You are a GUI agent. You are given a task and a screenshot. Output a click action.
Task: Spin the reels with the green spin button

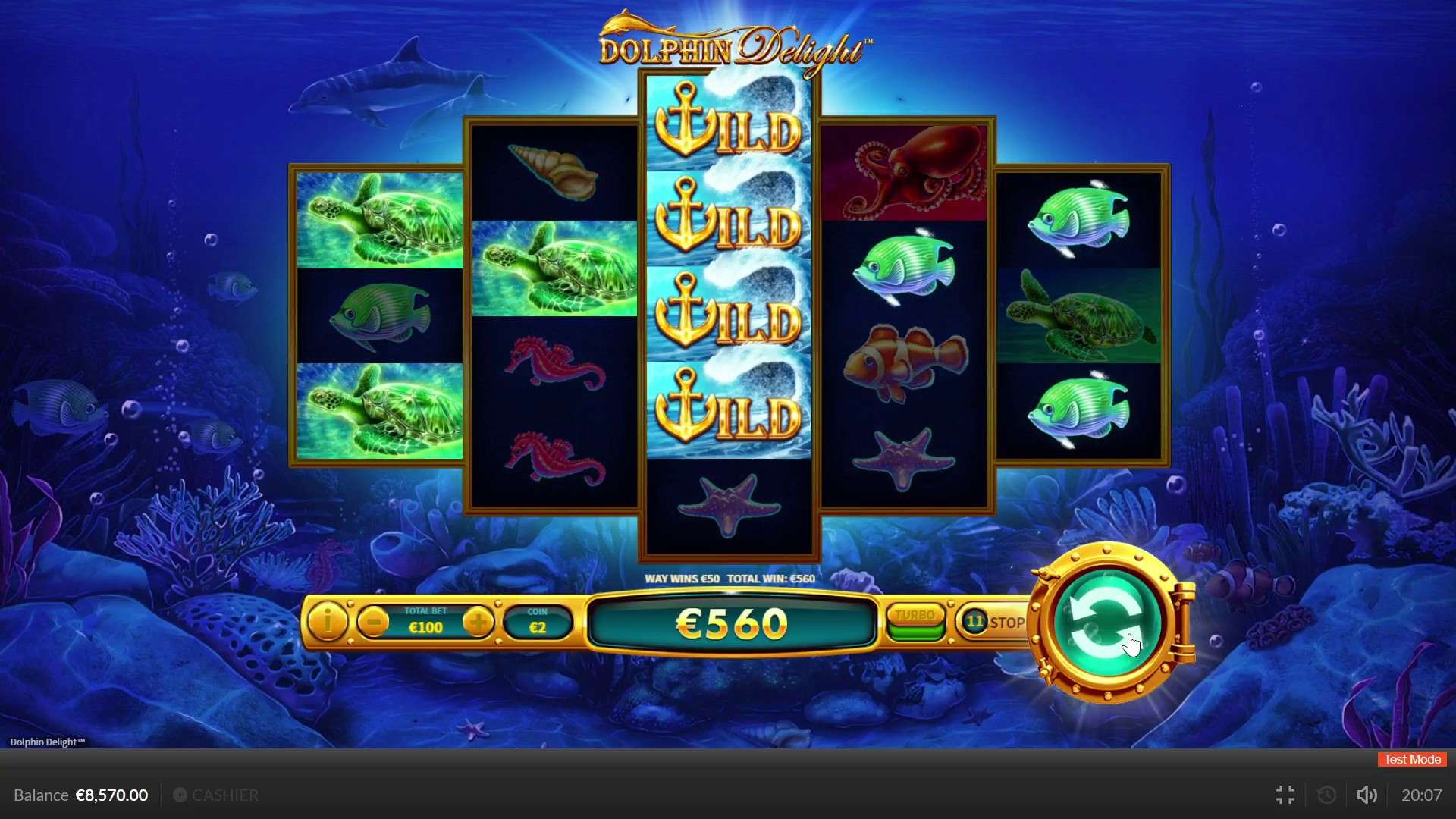1108,622
